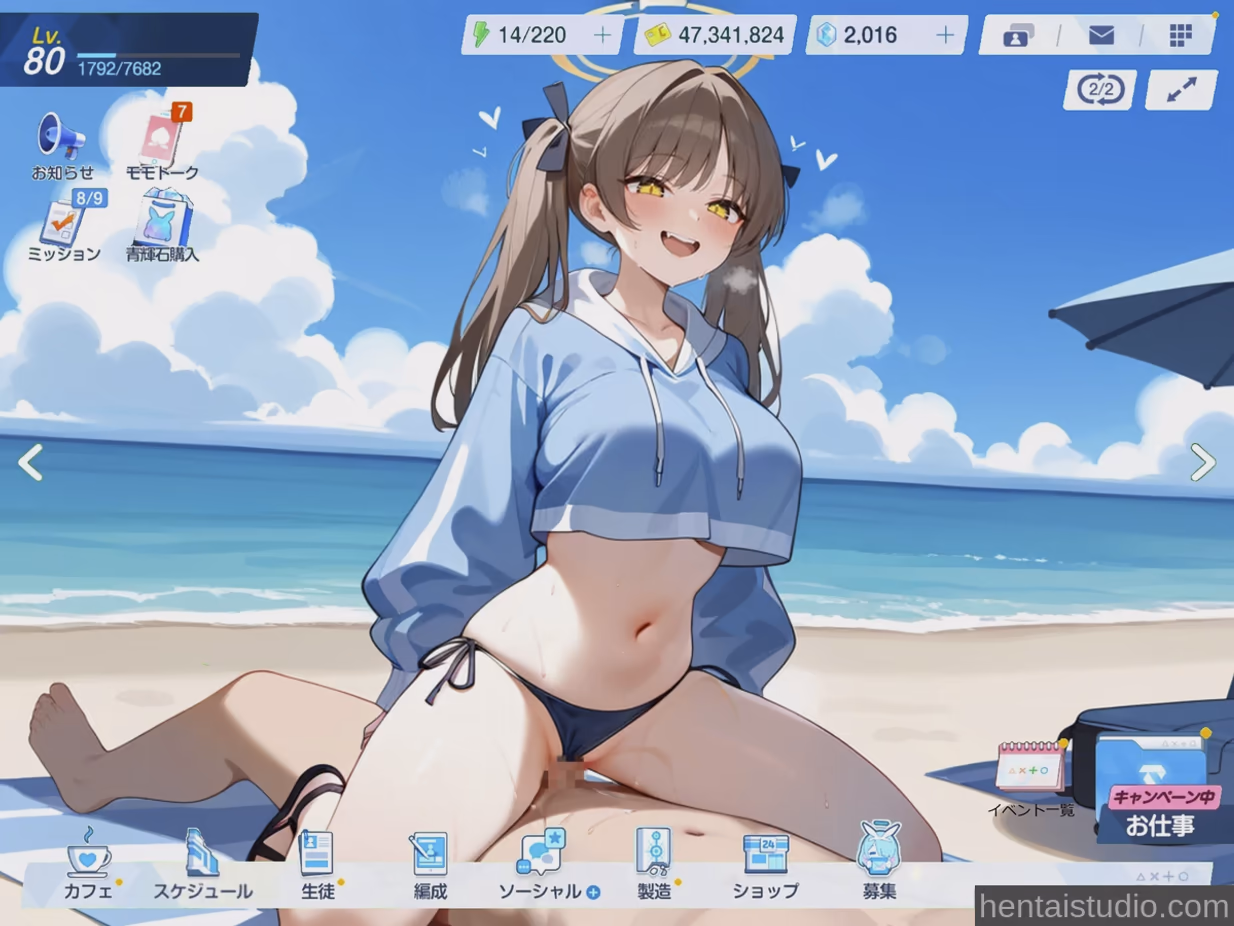Open the 生徒 students menu
Viewport: 1234px width, 926px height.
pos(317,865)
